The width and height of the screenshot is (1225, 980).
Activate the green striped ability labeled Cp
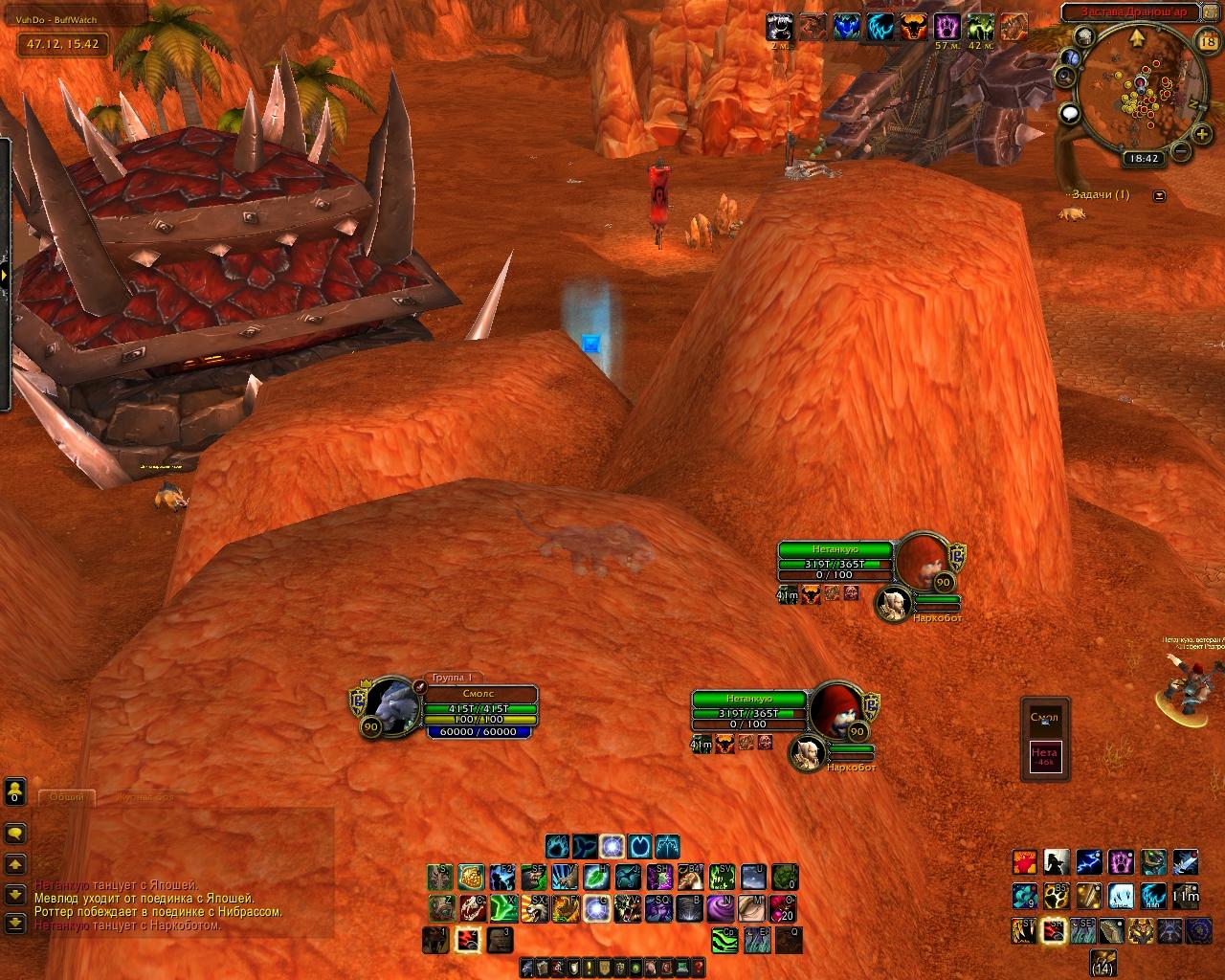coord(724,940)
